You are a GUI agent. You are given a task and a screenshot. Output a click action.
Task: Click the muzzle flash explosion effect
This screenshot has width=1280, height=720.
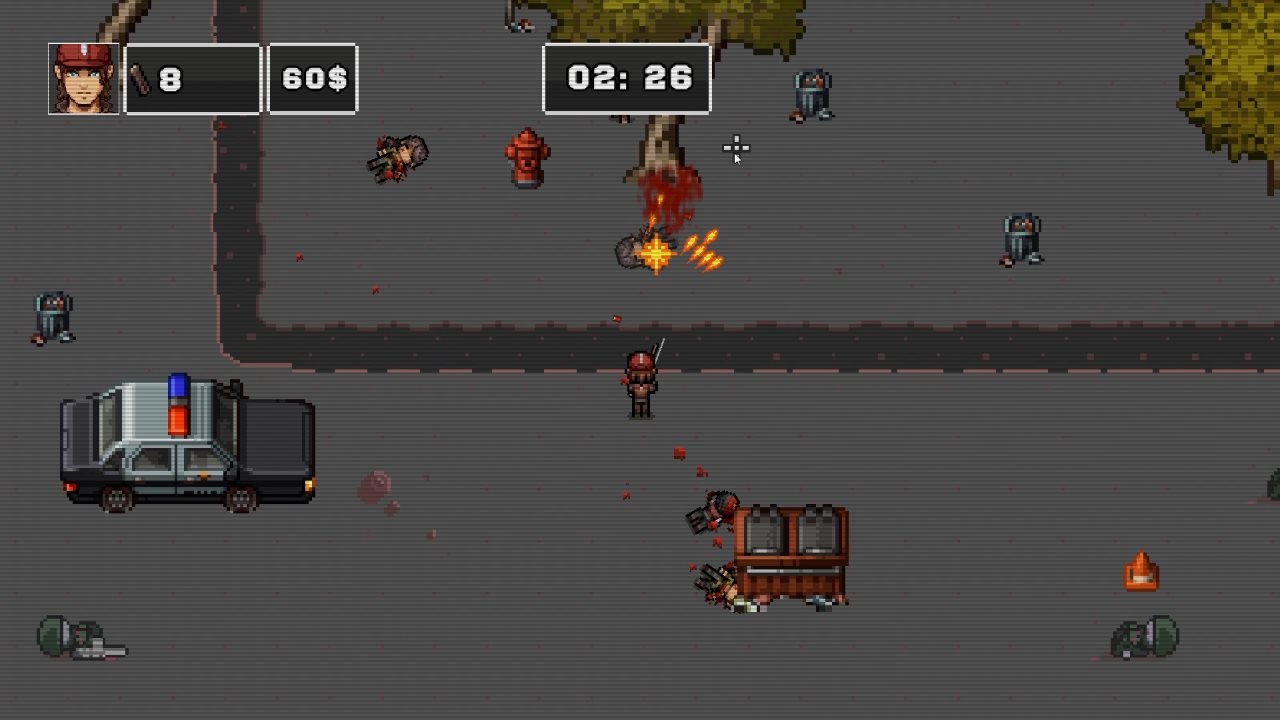coord(657,252)
